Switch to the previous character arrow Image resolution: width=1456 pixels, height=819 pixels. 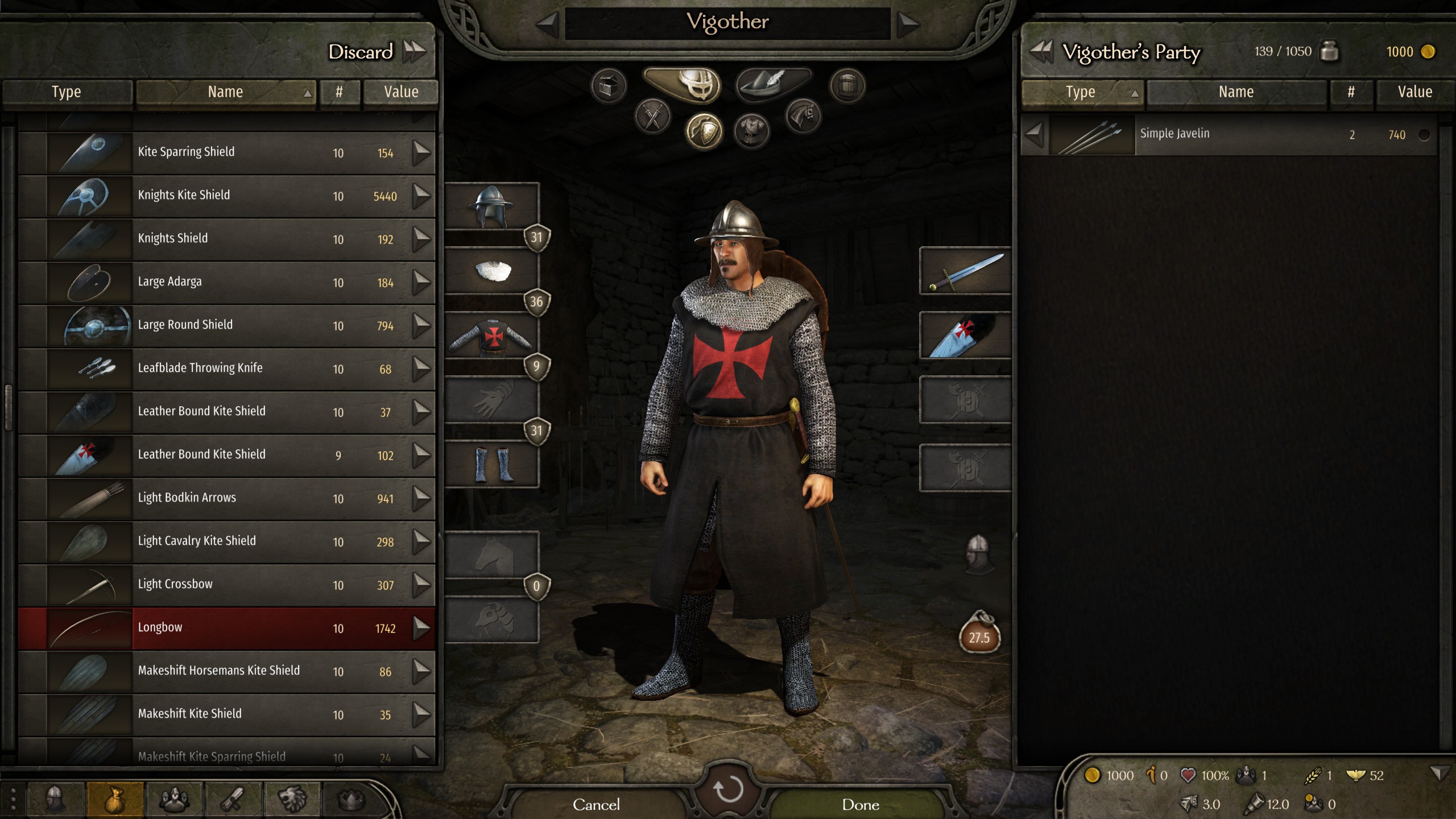[547, 24]
